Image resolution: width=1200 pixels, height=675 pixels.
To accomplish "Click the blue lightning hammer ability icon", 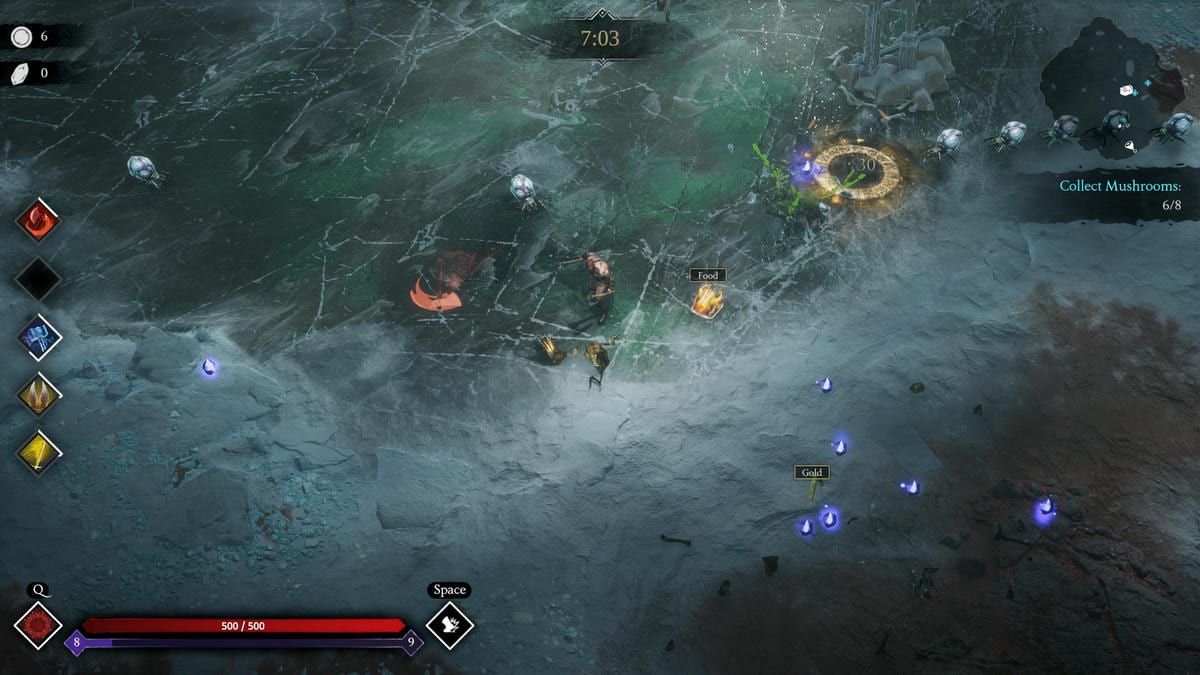I will 39,337.
